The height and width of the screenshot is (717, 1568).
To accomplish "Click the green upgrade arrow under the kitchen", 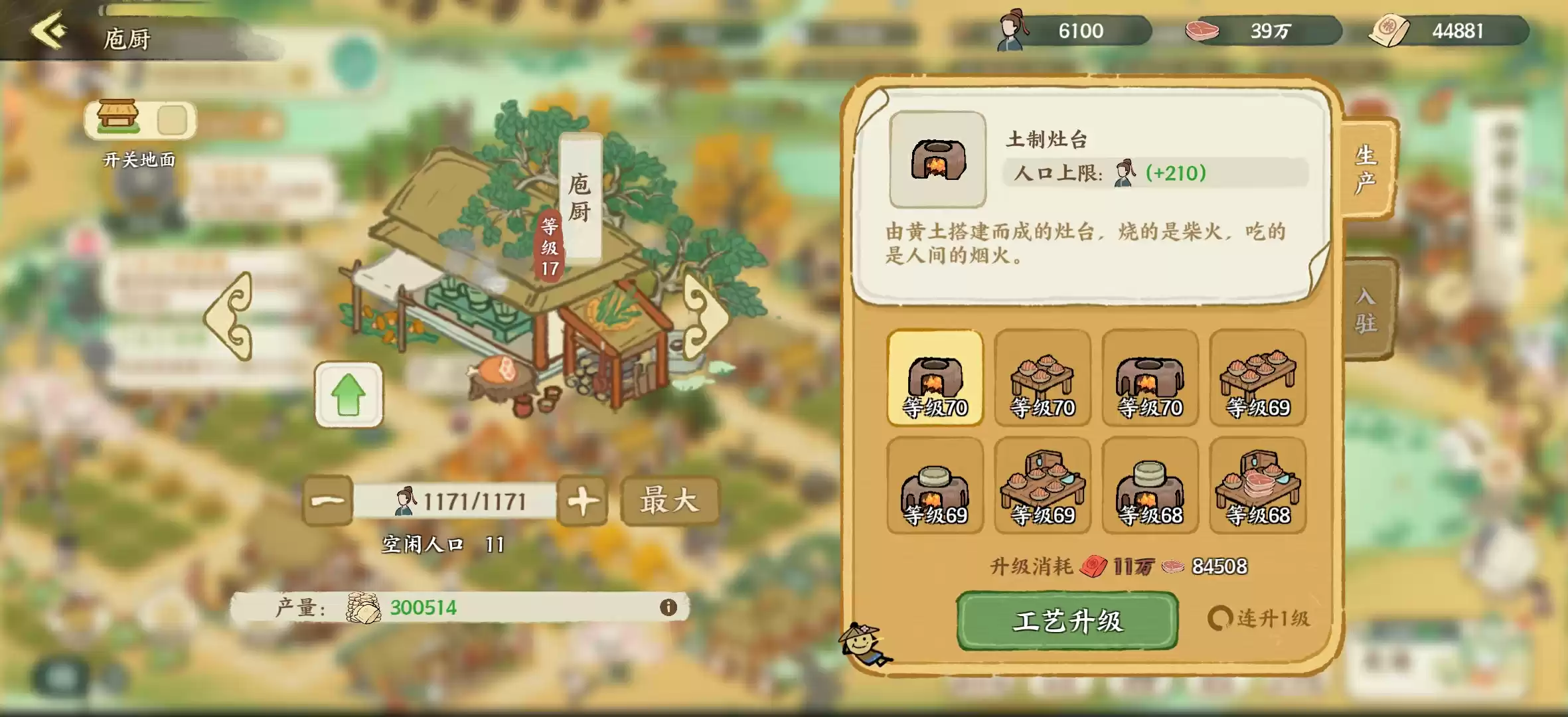I will (349, 394).
